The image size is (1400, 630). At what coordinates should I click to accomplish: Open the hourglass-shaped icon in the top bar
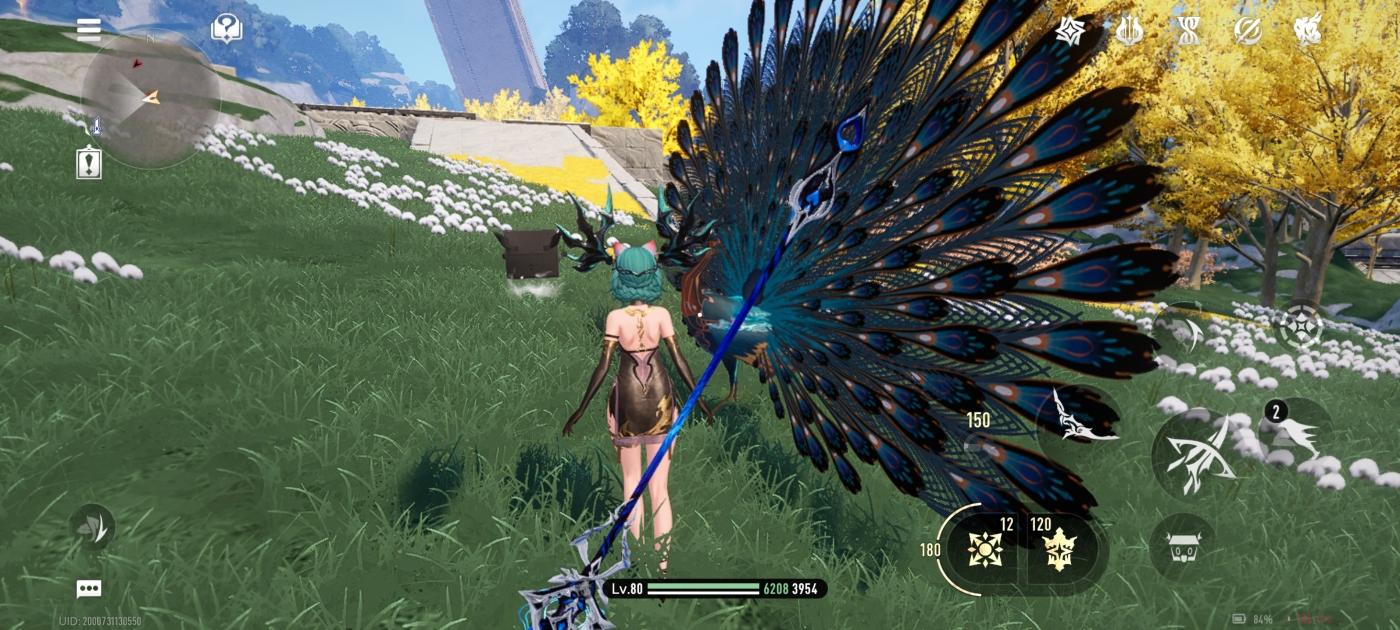click(x=1188, y=31)
